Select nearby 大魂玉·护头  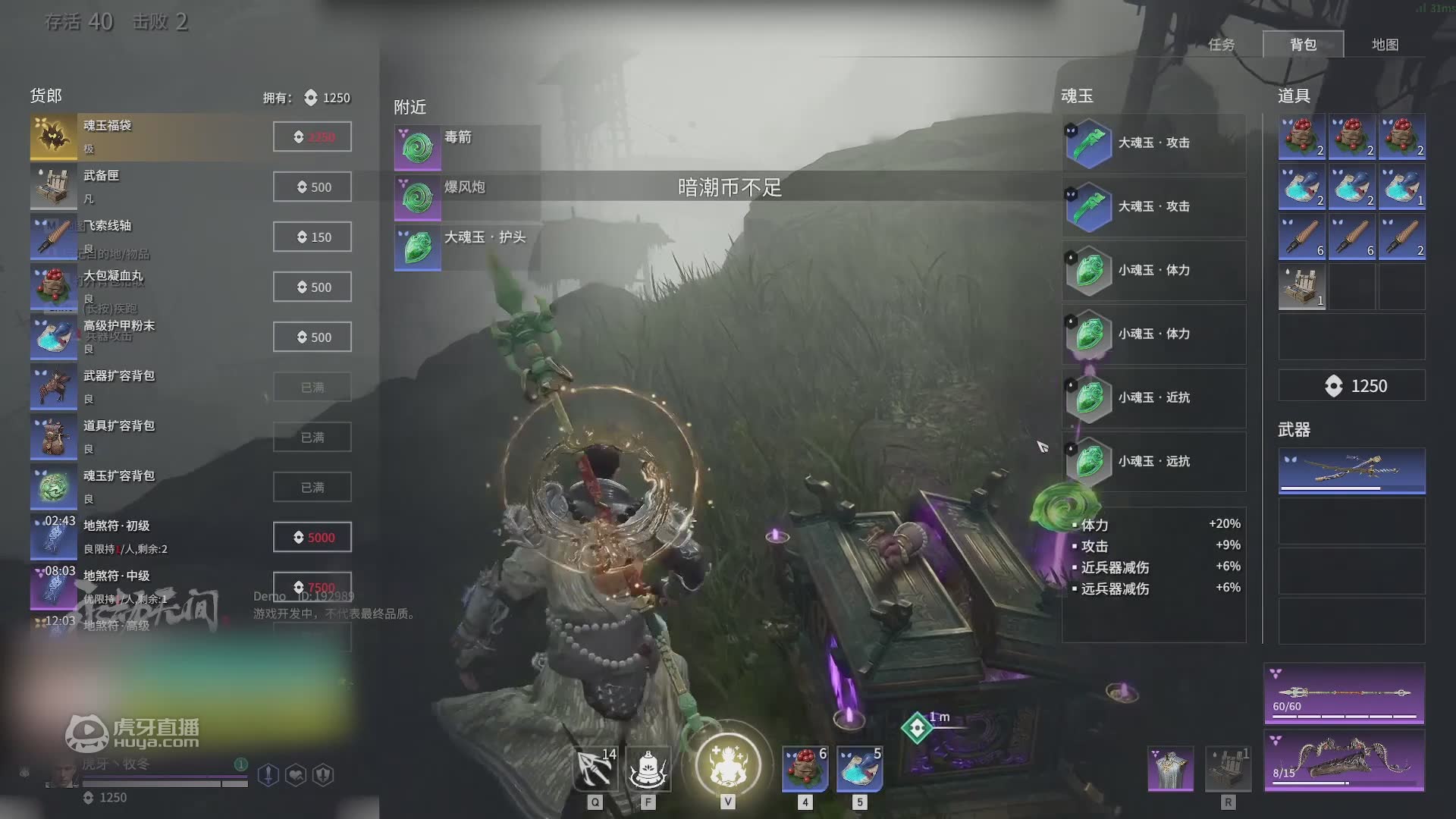pyautogui.click(x=466, y=247)
